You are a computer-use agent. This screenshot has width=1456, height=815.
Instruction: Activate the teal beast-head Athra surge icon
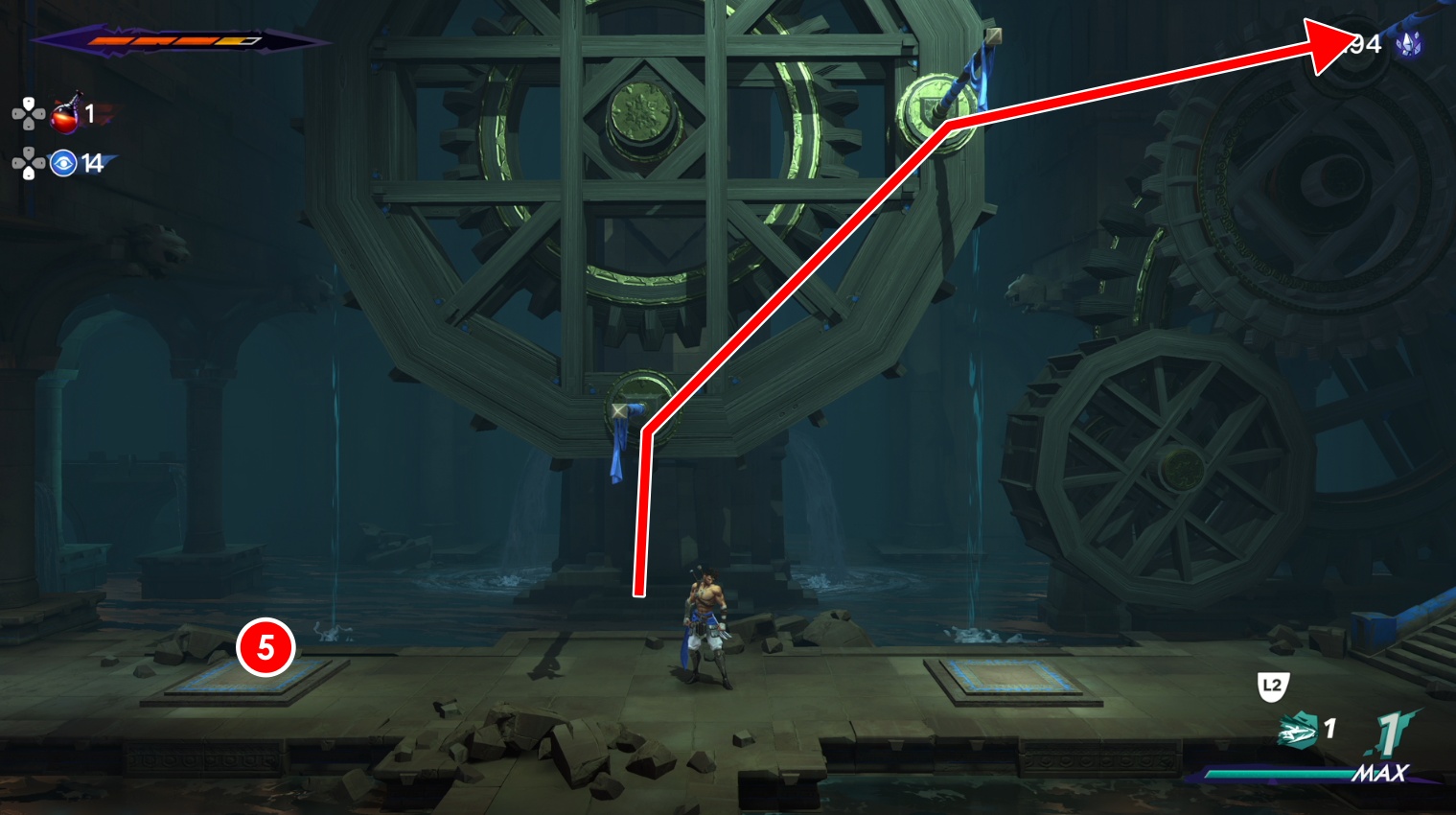[1298, 733]
